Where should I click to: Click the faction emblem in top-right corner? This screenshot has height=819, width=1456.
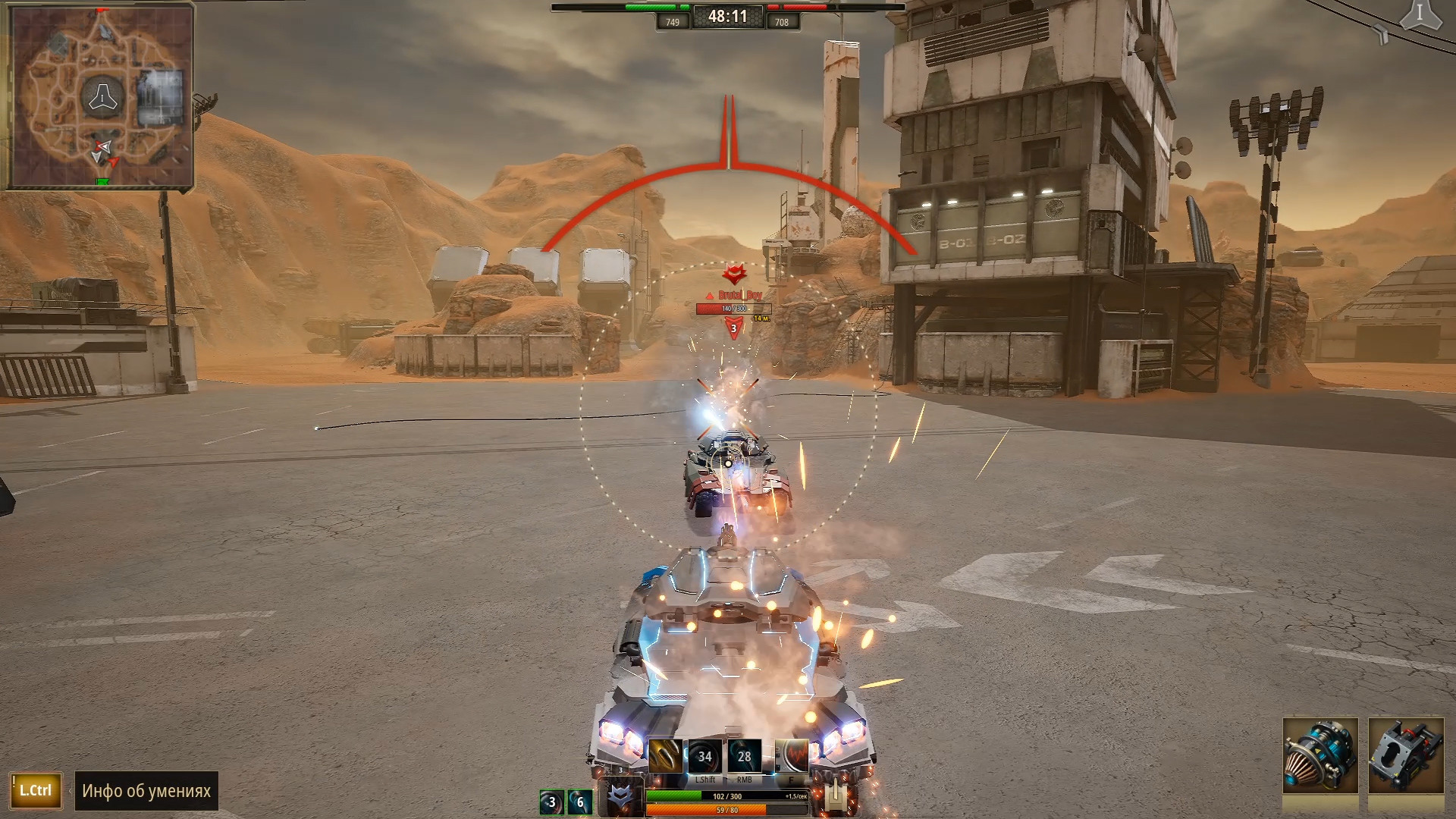[x=1420, y=15]
